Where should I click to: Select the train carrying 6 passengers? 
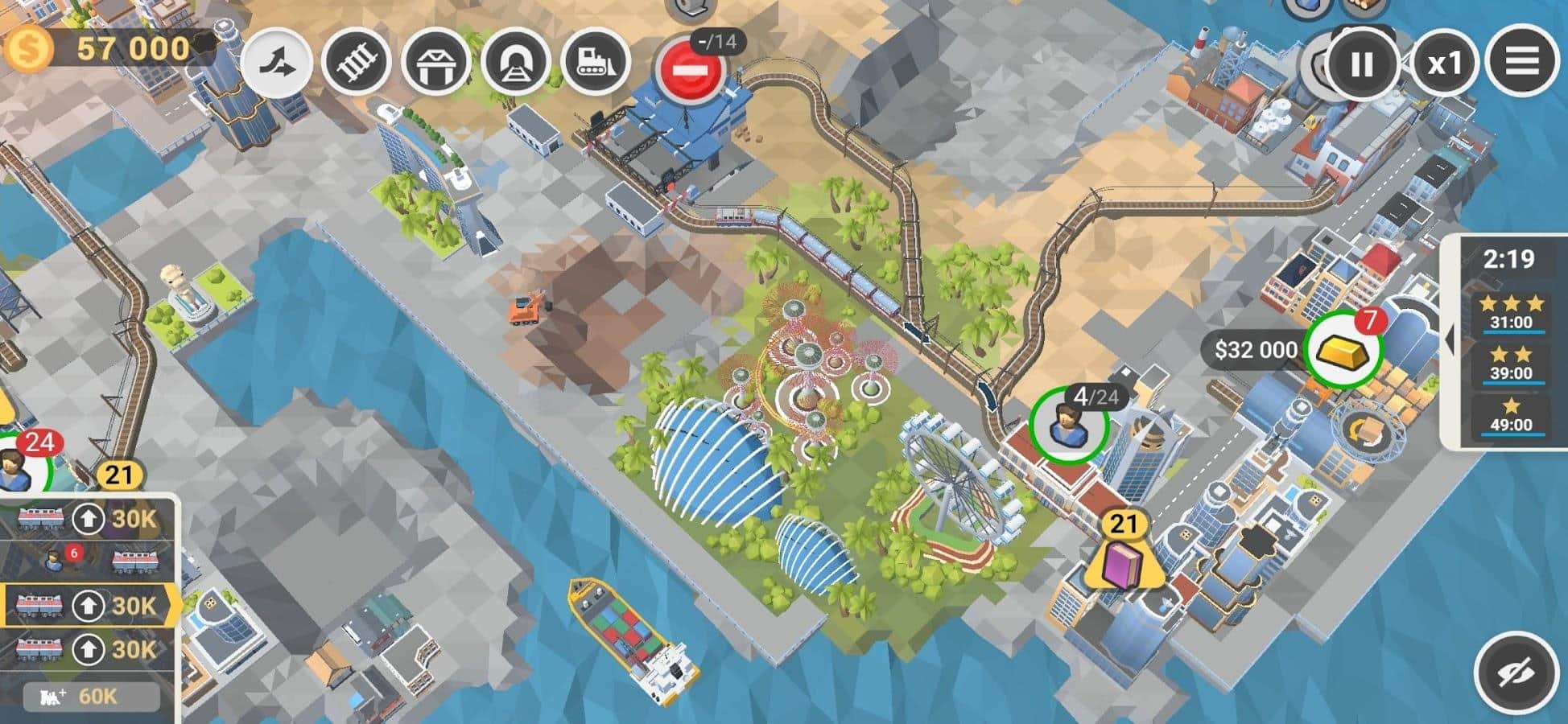coord(89,560)
